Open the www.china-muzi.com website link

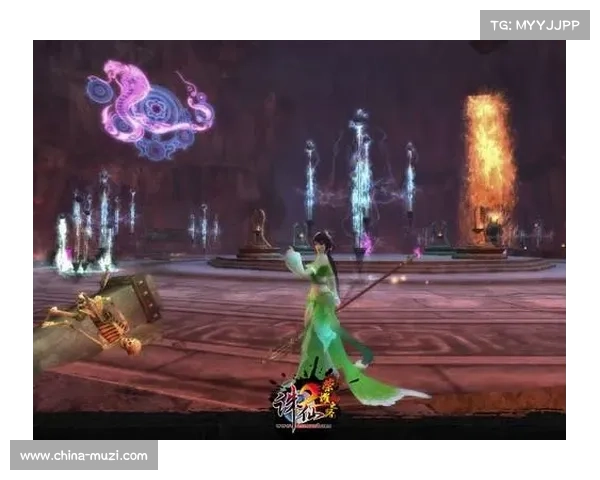click(84, 456)
